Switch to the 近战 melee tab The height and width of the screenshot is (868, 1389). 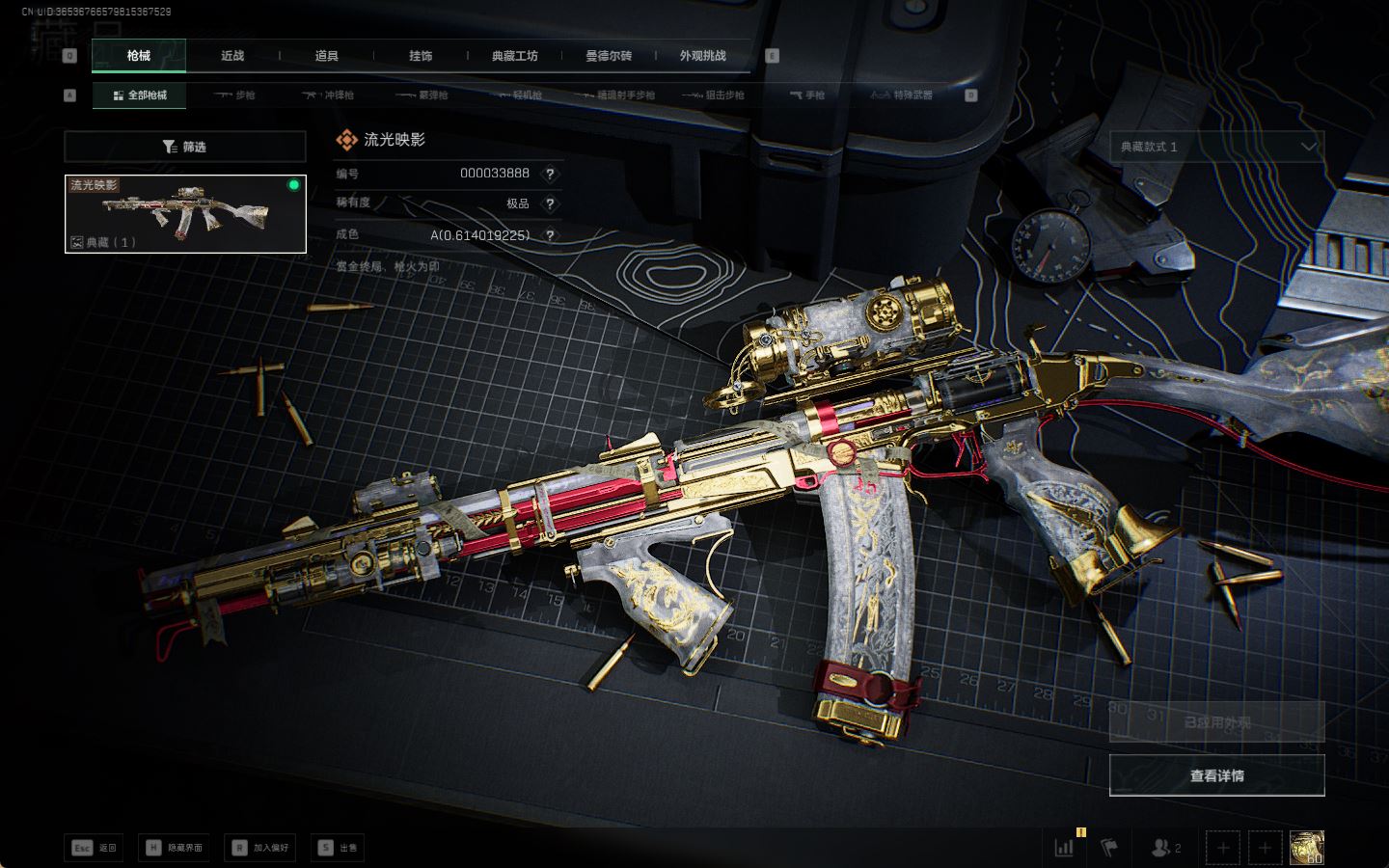pos(232,56)
